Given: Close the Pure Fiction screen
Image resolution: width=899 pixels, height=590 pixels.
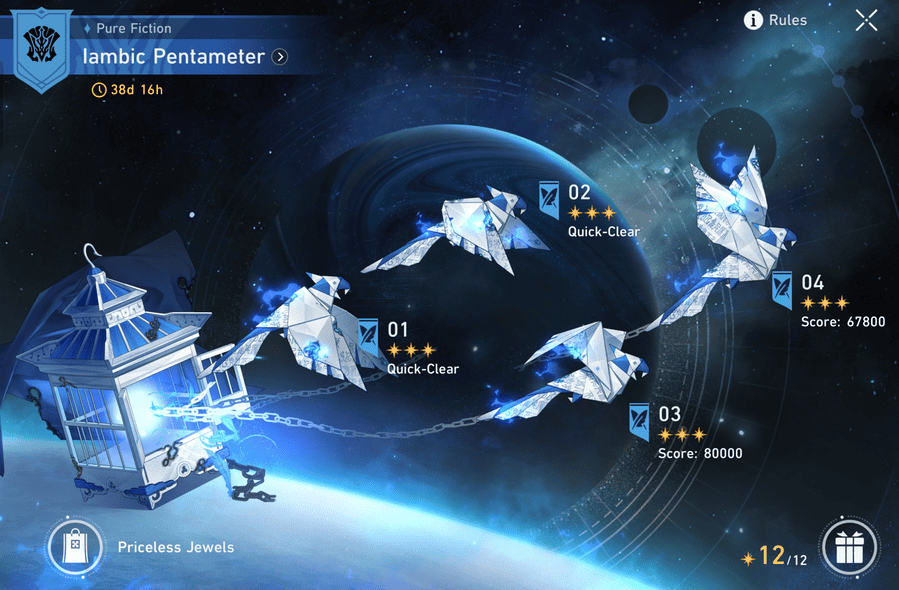Looking at the screenshot, I should (x=866, y=20).
